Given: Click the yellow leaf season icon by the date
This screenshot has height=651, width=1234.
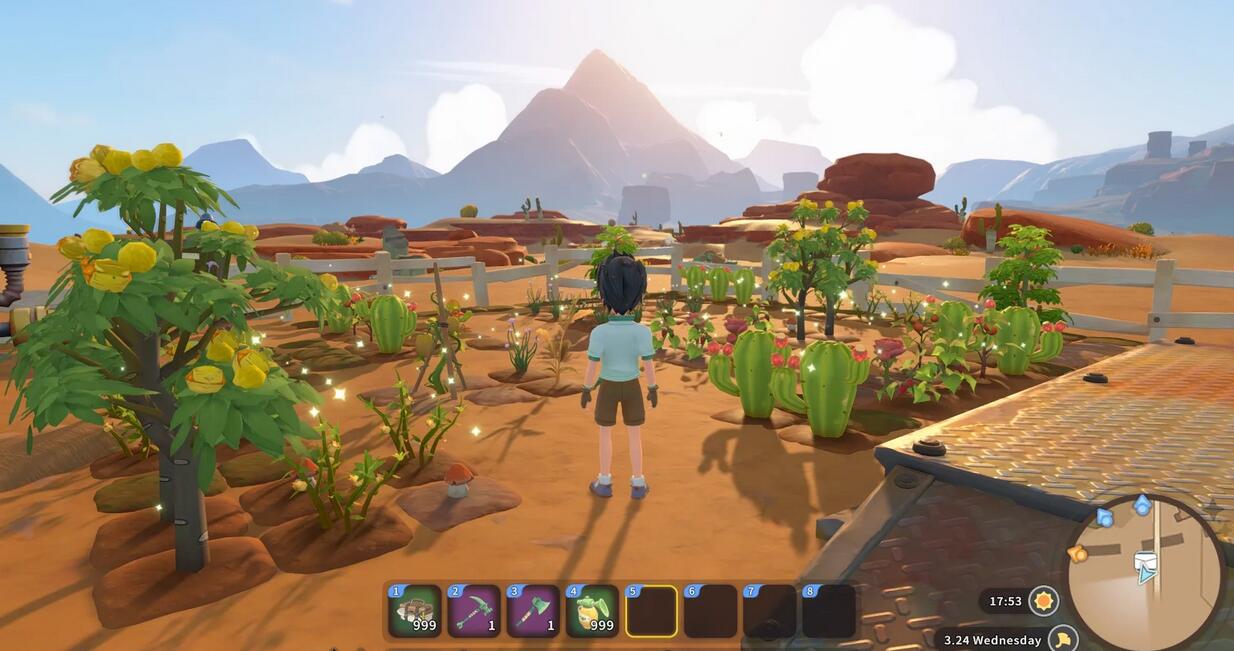Looking at the screenshot, I should coord(1064,638).
